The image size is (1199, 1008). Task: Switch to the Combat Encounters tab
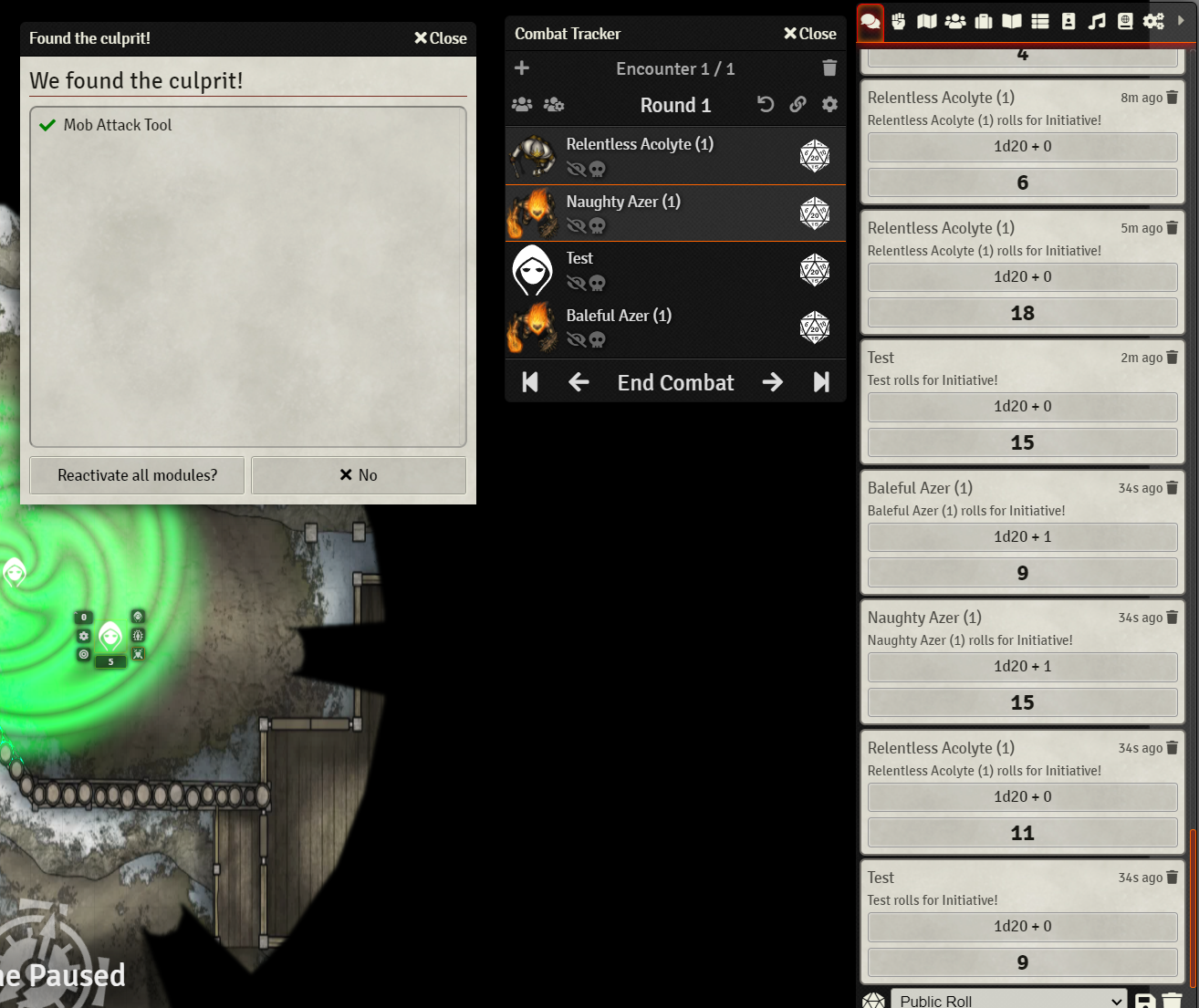[x=898, y=21]
